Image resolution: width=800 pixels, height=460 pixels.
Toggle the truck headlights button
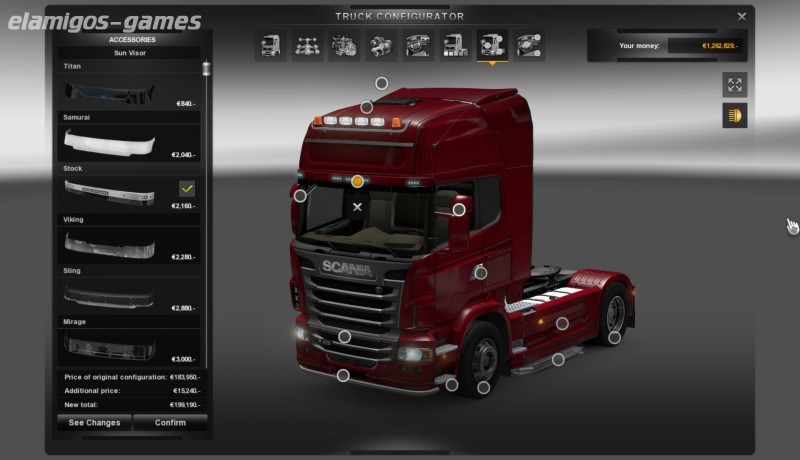pos(735,116)
